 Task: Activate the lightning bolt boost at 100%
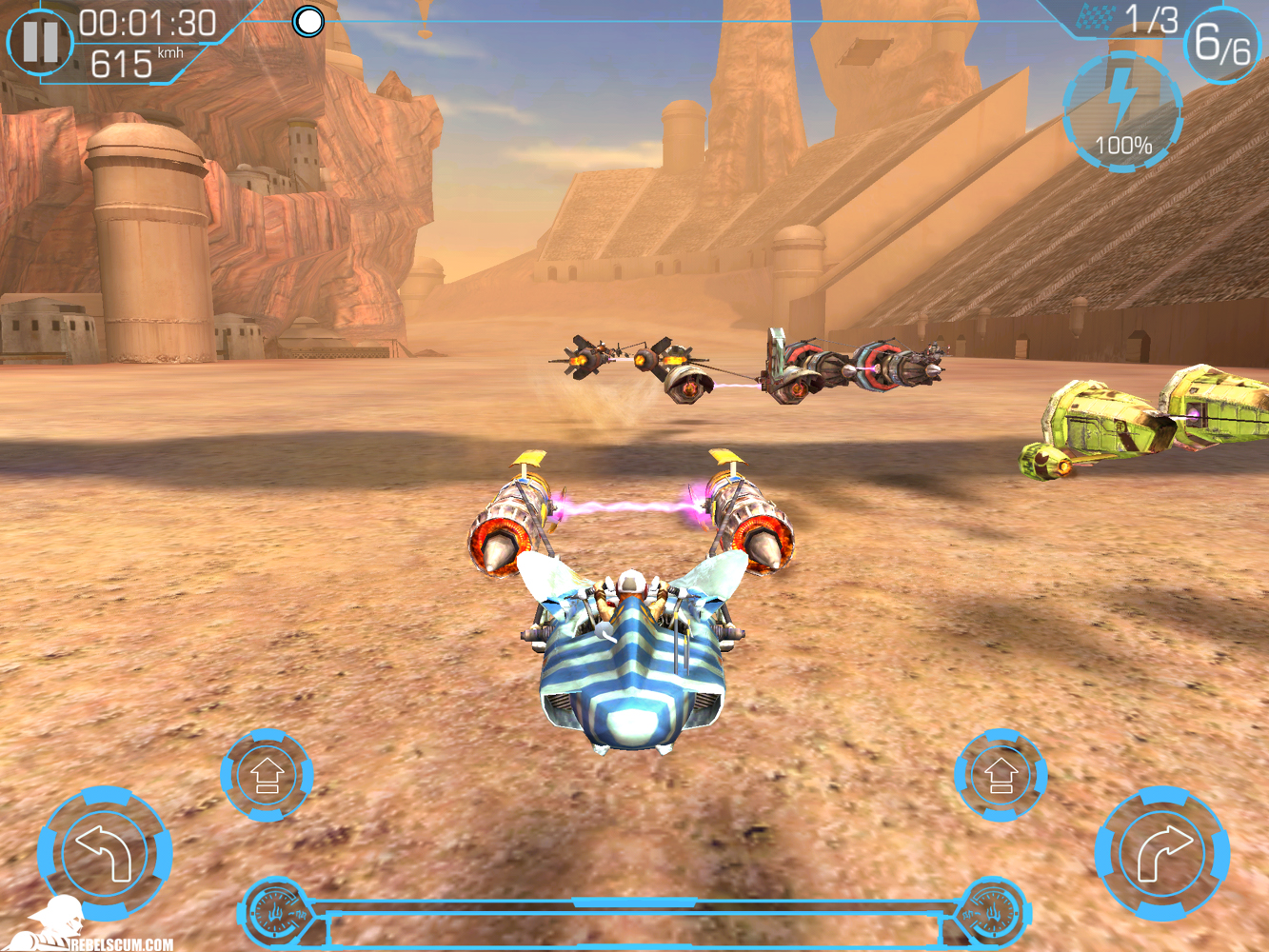[1122, 113]
